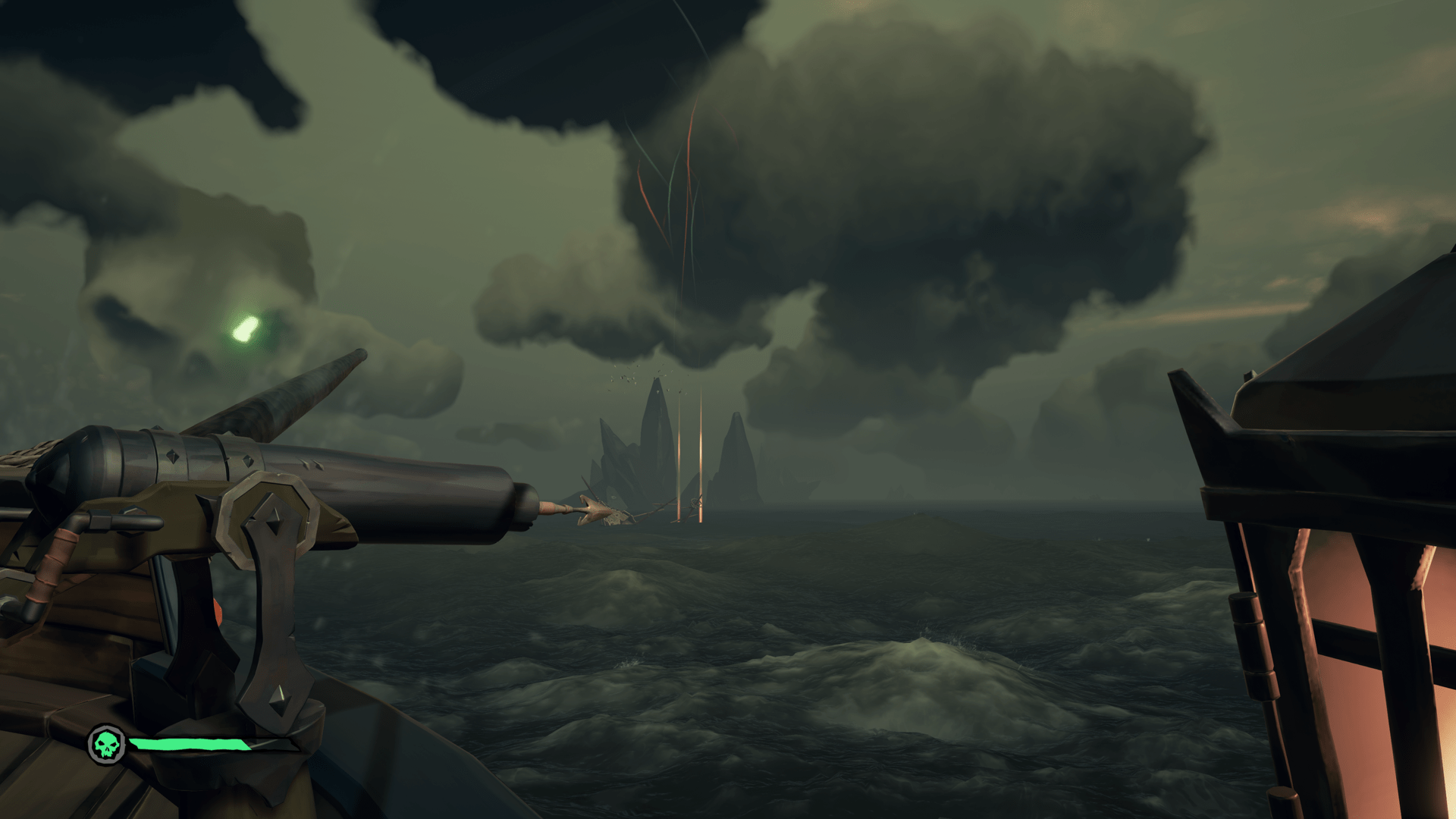Click the green glowing light in the clouds
The height and width of the screenshot is (819, 1456).
click(244, 330)
